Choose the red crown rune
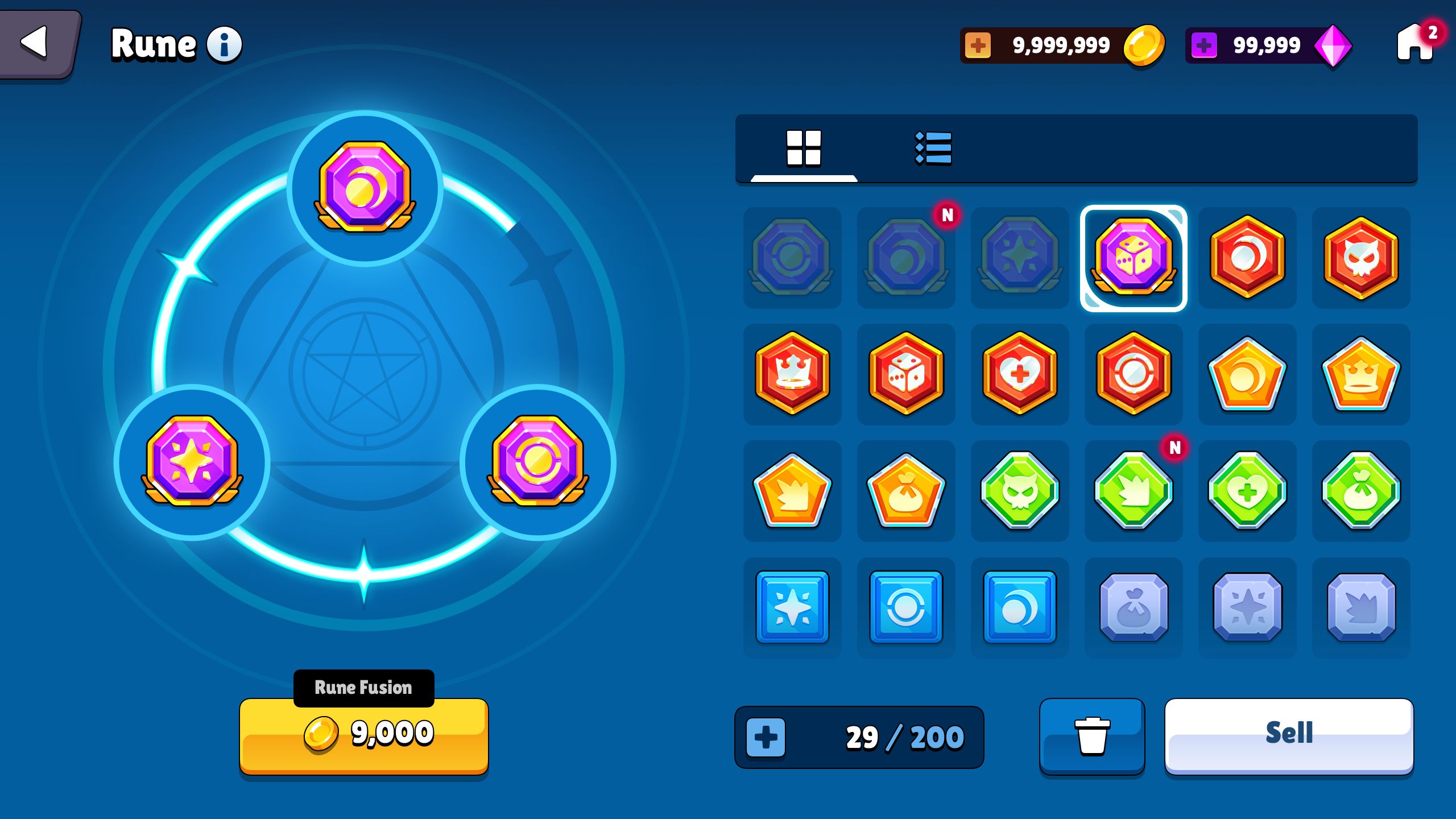This screenshot has width=1456, height=819. [x=792, y=374]
